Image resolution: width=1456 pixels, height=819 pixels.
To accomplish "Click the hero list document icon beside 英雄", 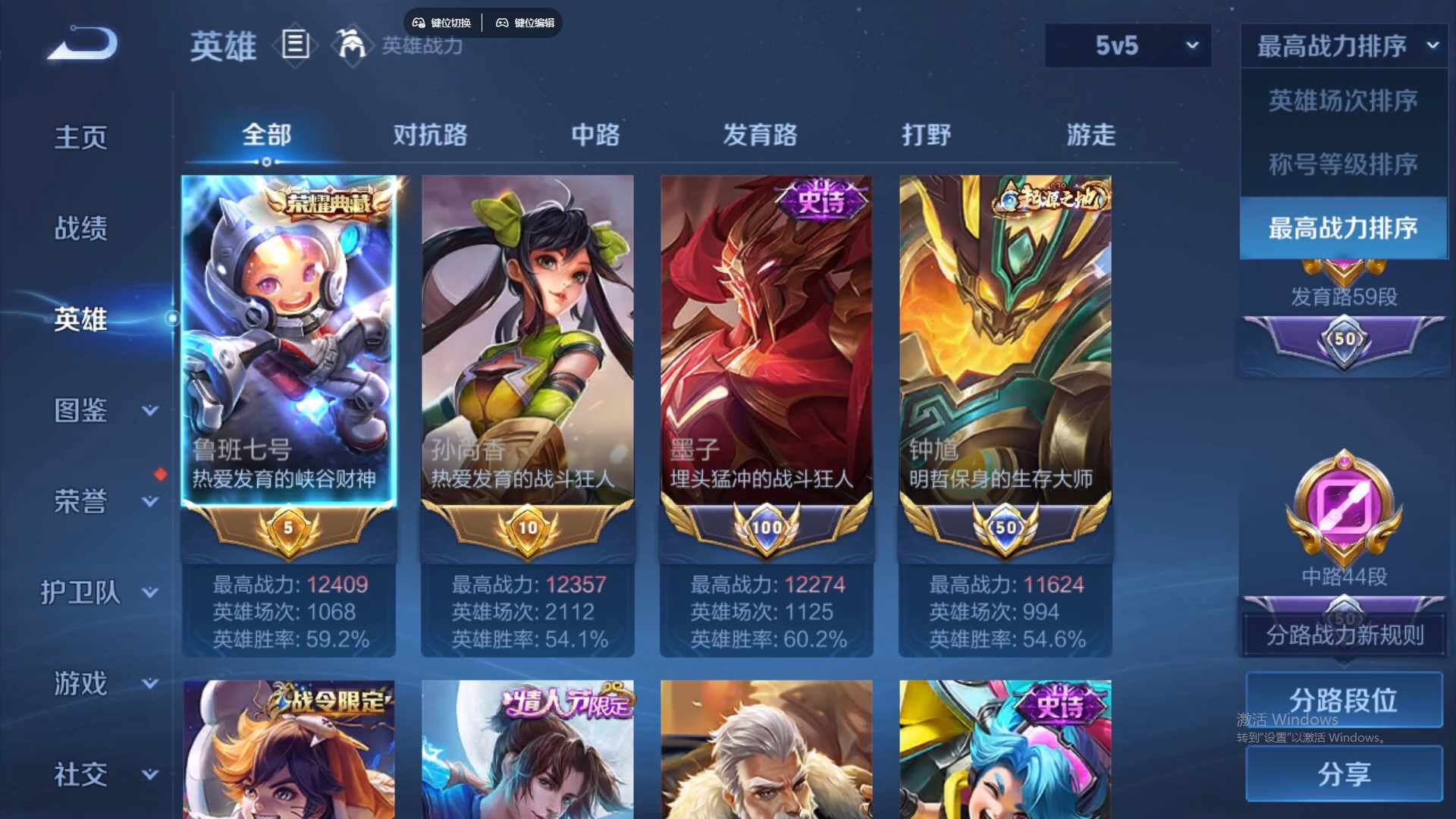I will [295, 46].
